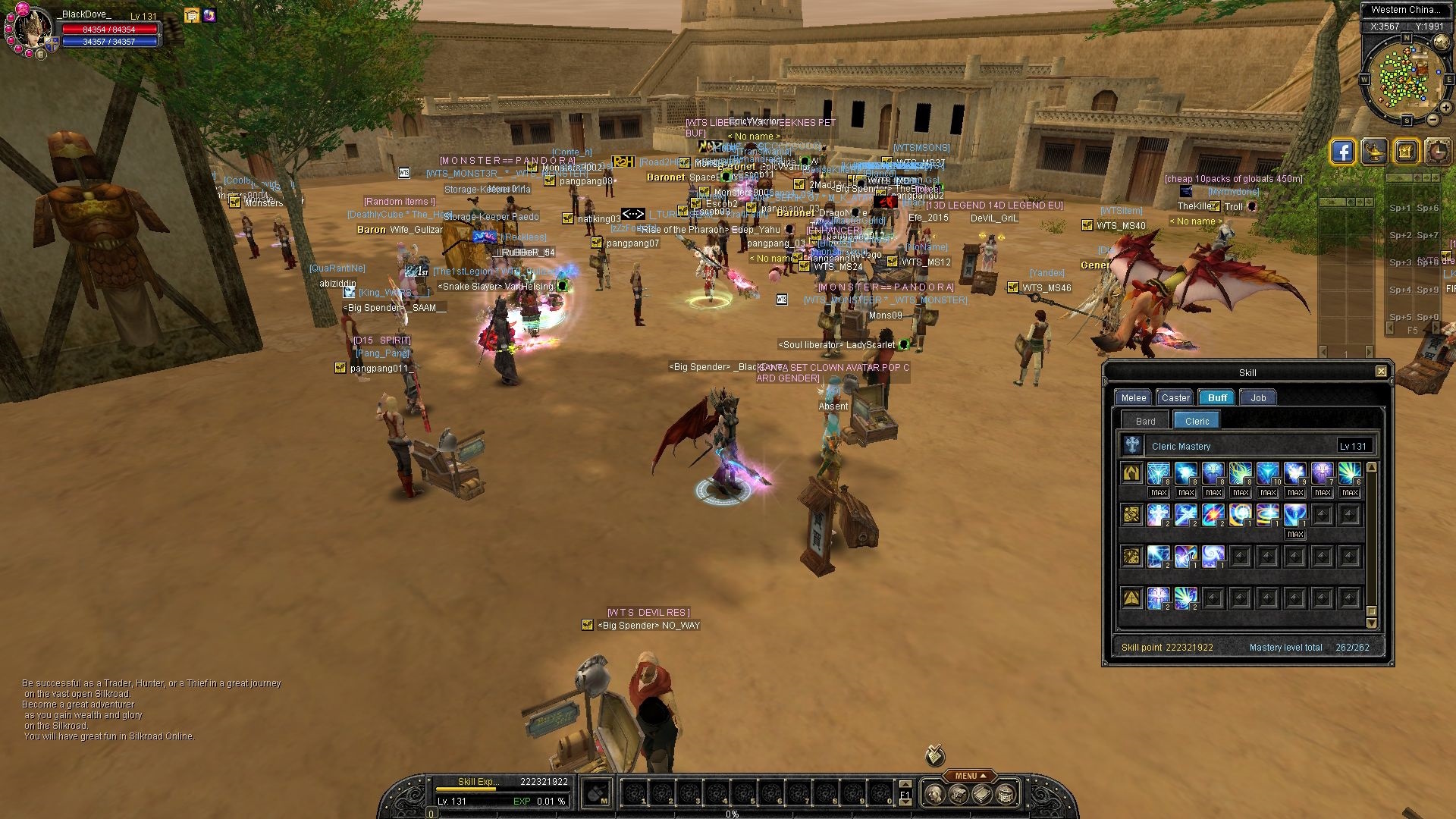Zoom out the minimap with minus button
The image size is (1456, 819).
1432,120
